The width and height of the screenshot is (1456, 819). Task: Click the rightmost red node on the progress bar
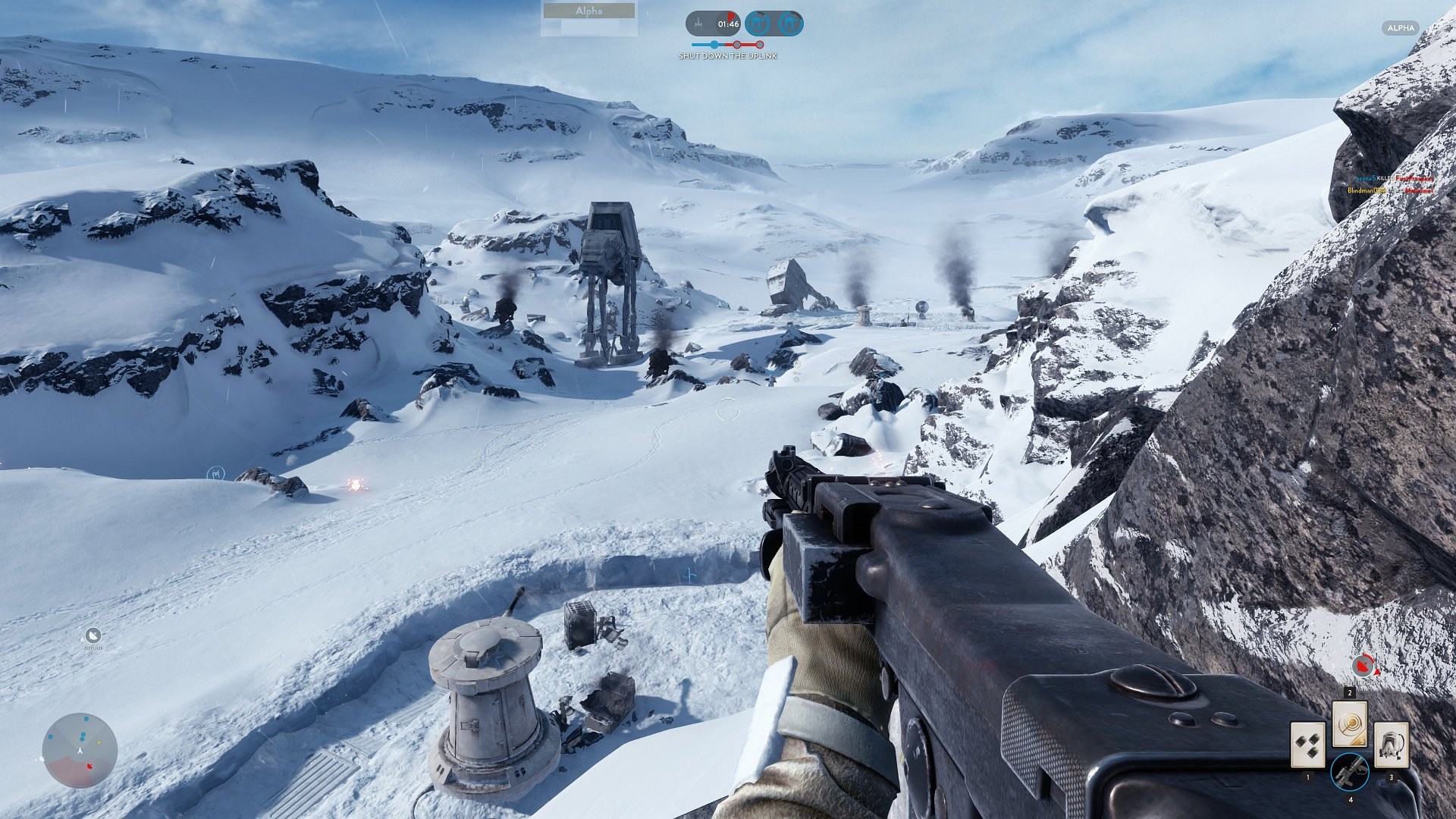(x=761, y=45)
